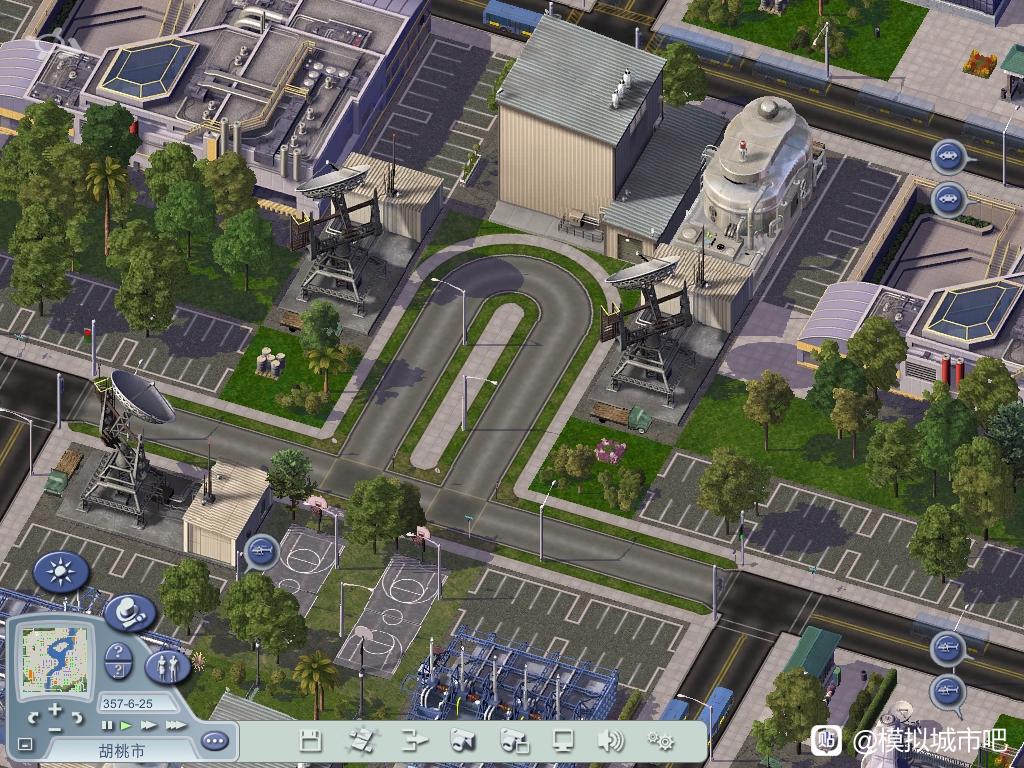
Task: Pause the simulation
Action: (107, 725)
